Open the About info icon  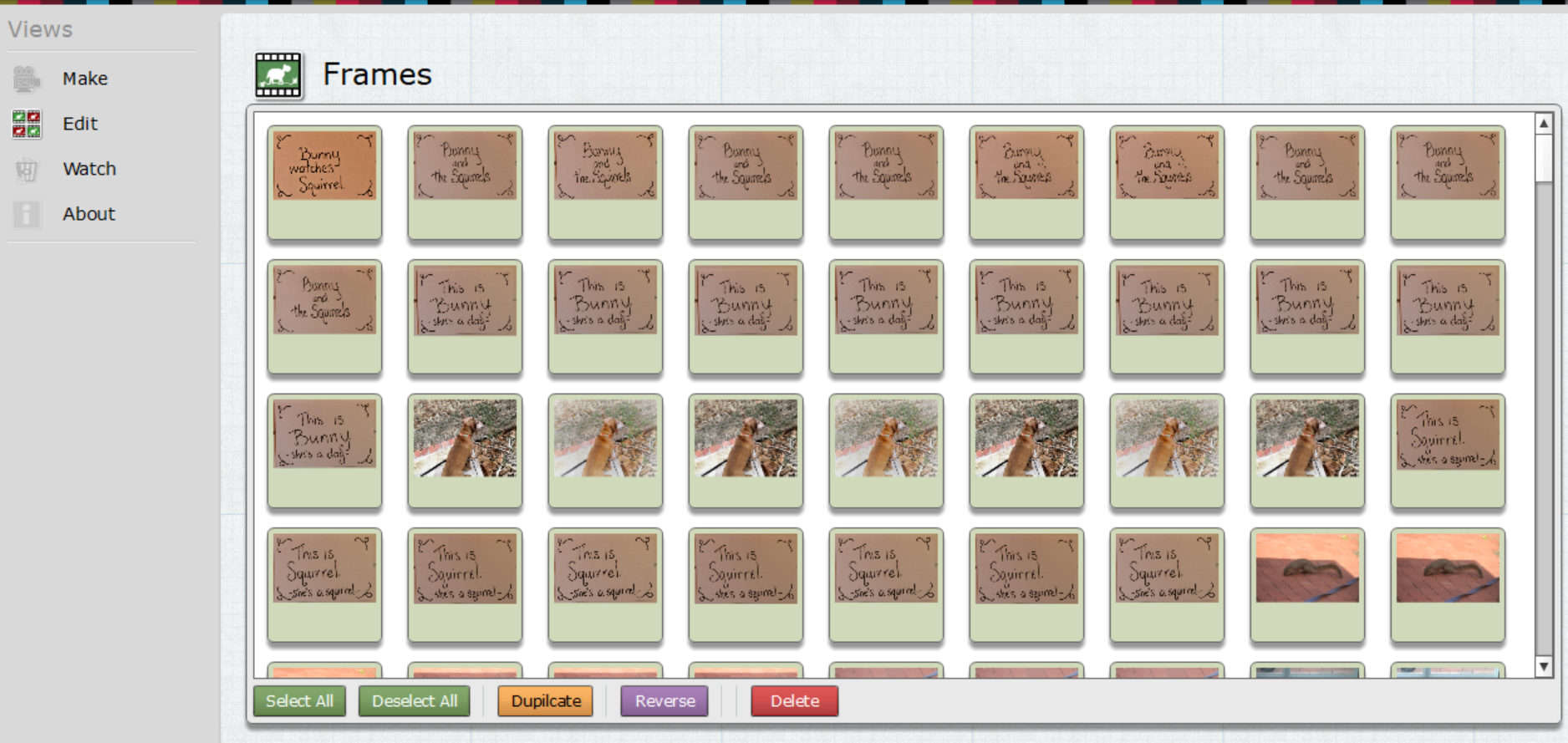26,213
